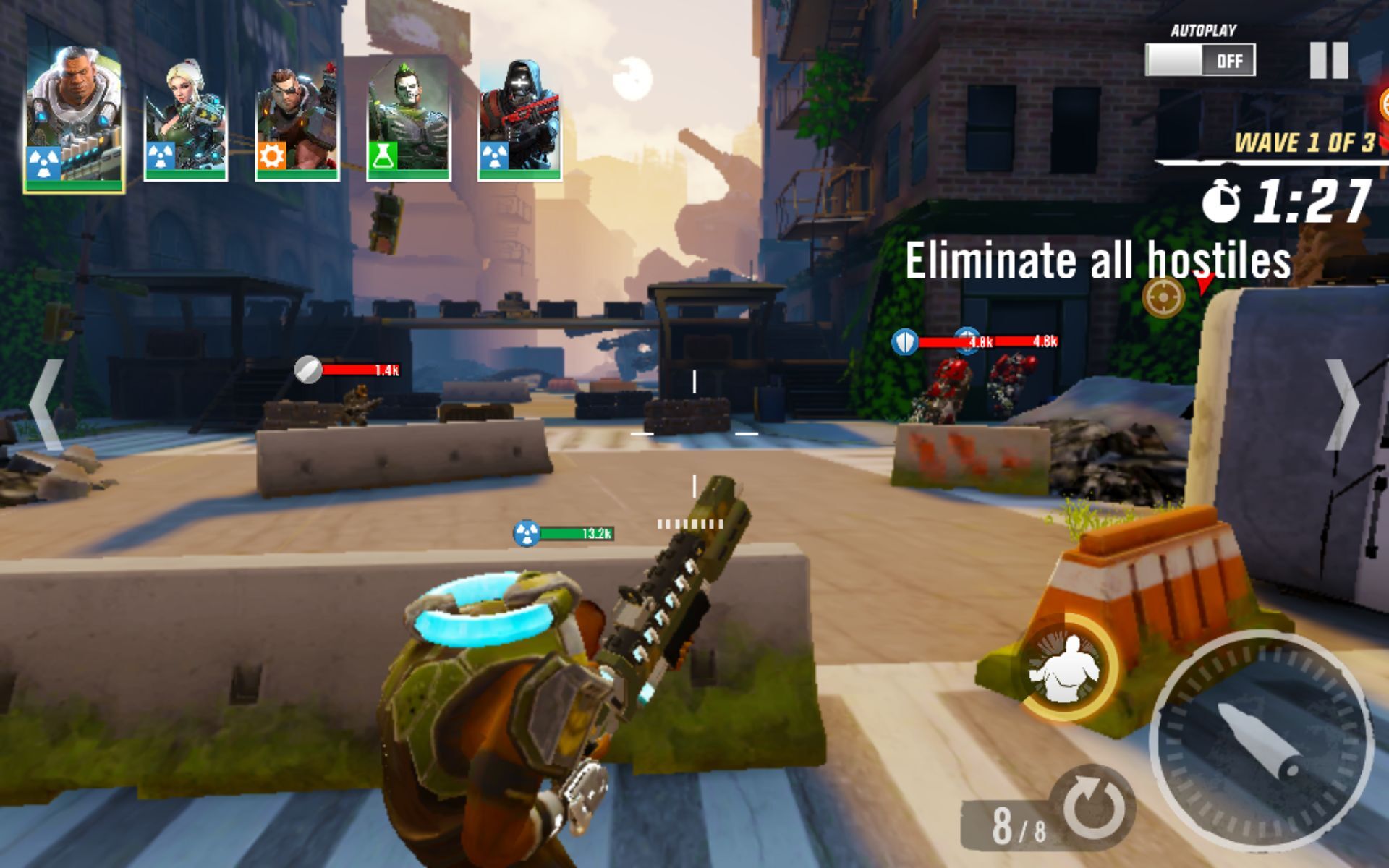Pause the battle
This screenshot has height=868, width=1389.
click(x=1328, y=60)
